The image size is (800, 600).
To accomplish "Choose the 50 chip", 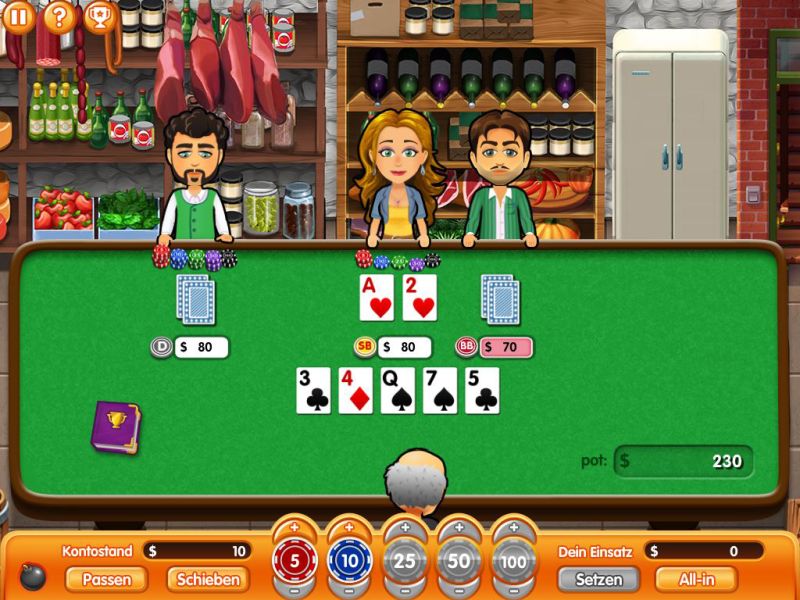I will 459,561.
